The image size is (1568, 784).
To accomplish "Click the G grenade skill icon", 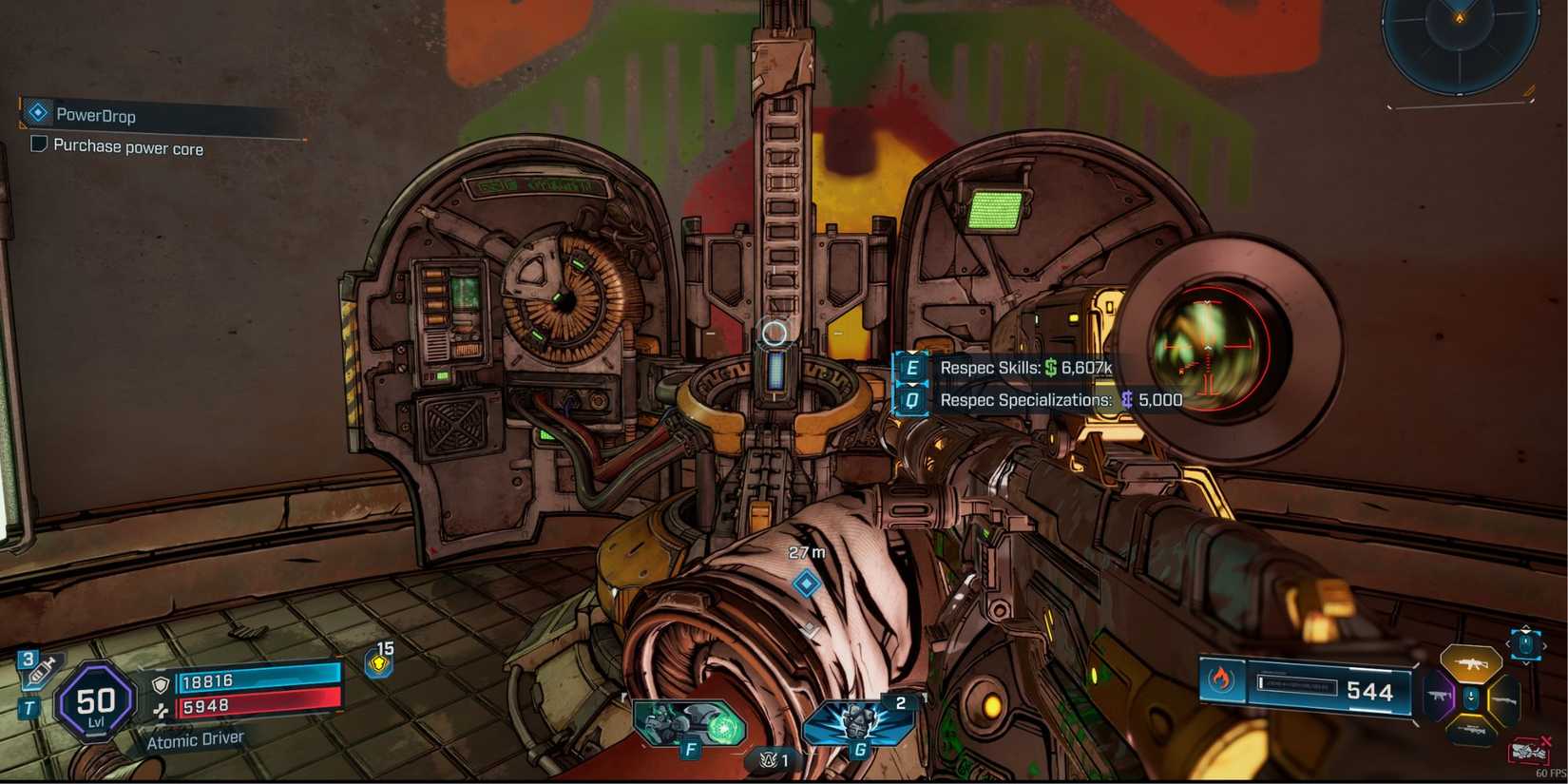I will click(x=860, y=721).
